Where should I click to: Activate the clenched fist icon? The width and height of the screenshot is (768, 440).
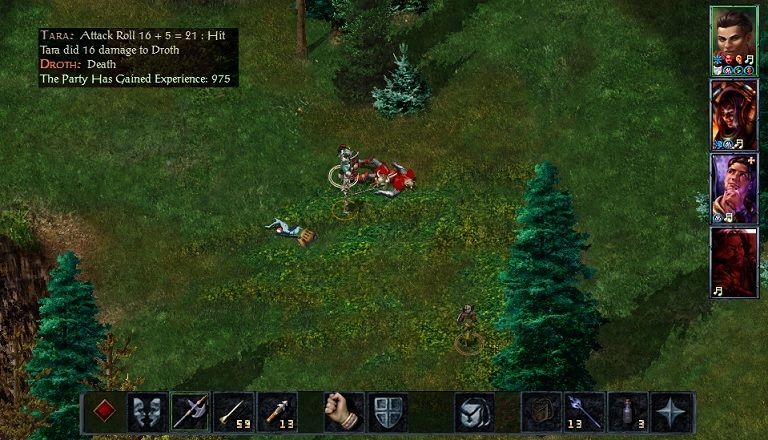pyautogui.click(x=343, y=412)
